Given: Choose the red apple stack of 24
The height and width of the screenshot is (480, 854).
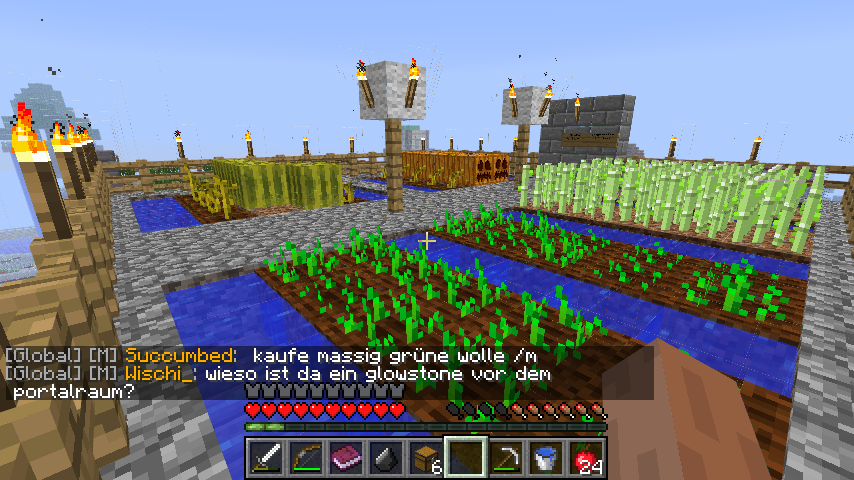Looking at the screenshot, I should (x=587, y=458).
